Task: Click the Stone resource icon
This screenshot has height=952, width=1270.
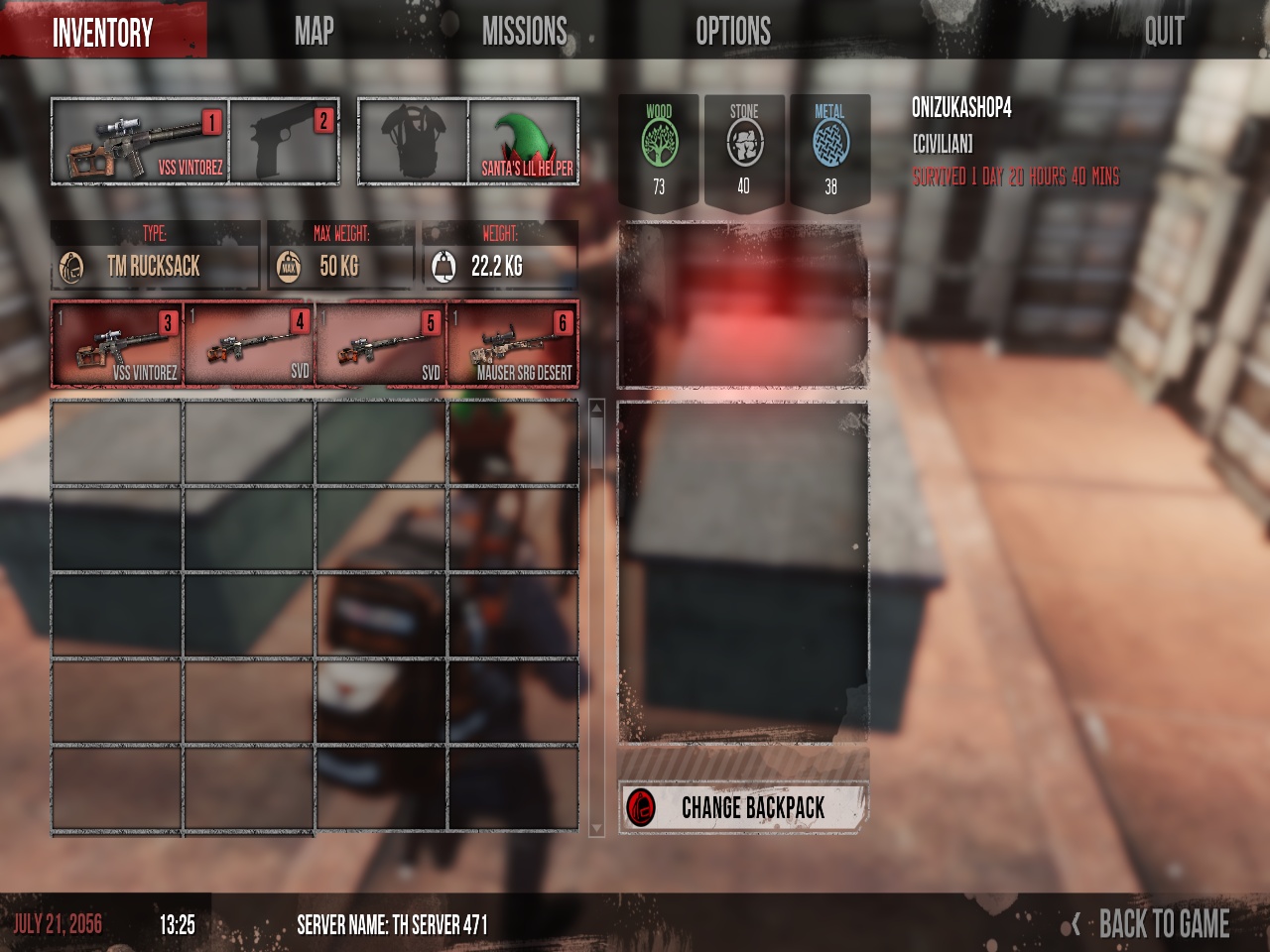Action: click(744, 145)
